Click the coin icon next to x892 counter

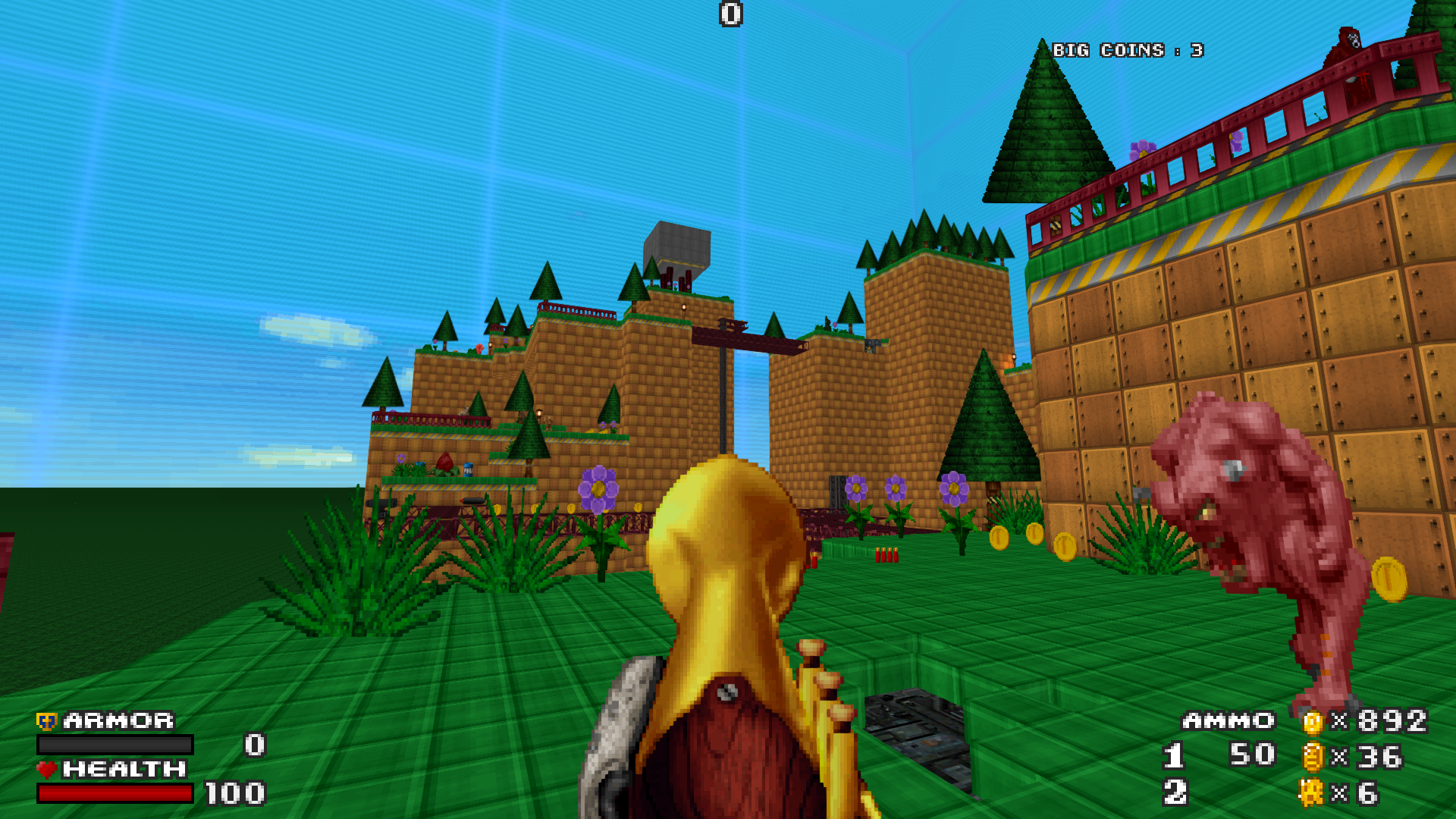point(1314,723)
